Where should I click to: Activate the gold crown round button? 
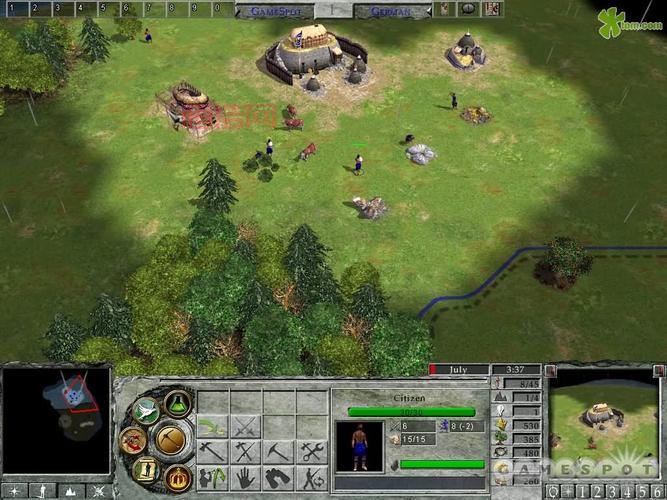[x=177, y=477]
